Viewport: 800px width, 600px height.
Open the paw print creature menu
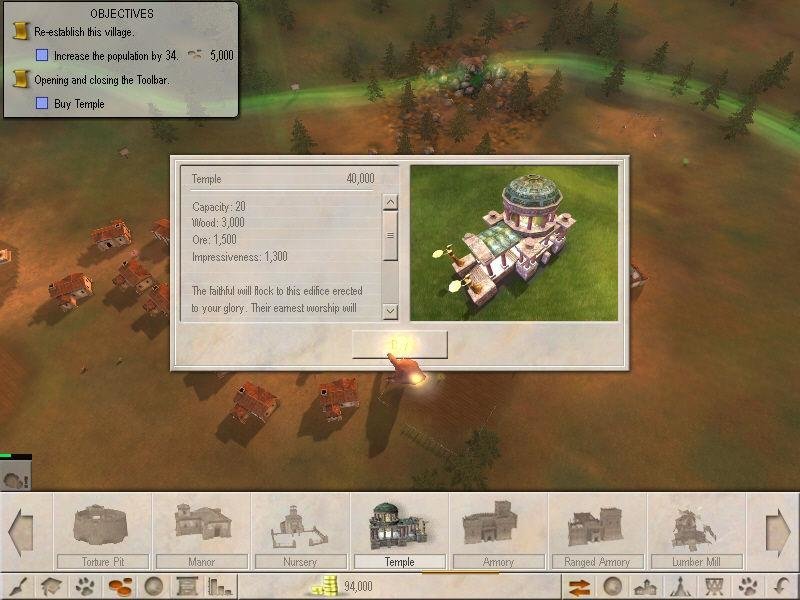point(89,587)
